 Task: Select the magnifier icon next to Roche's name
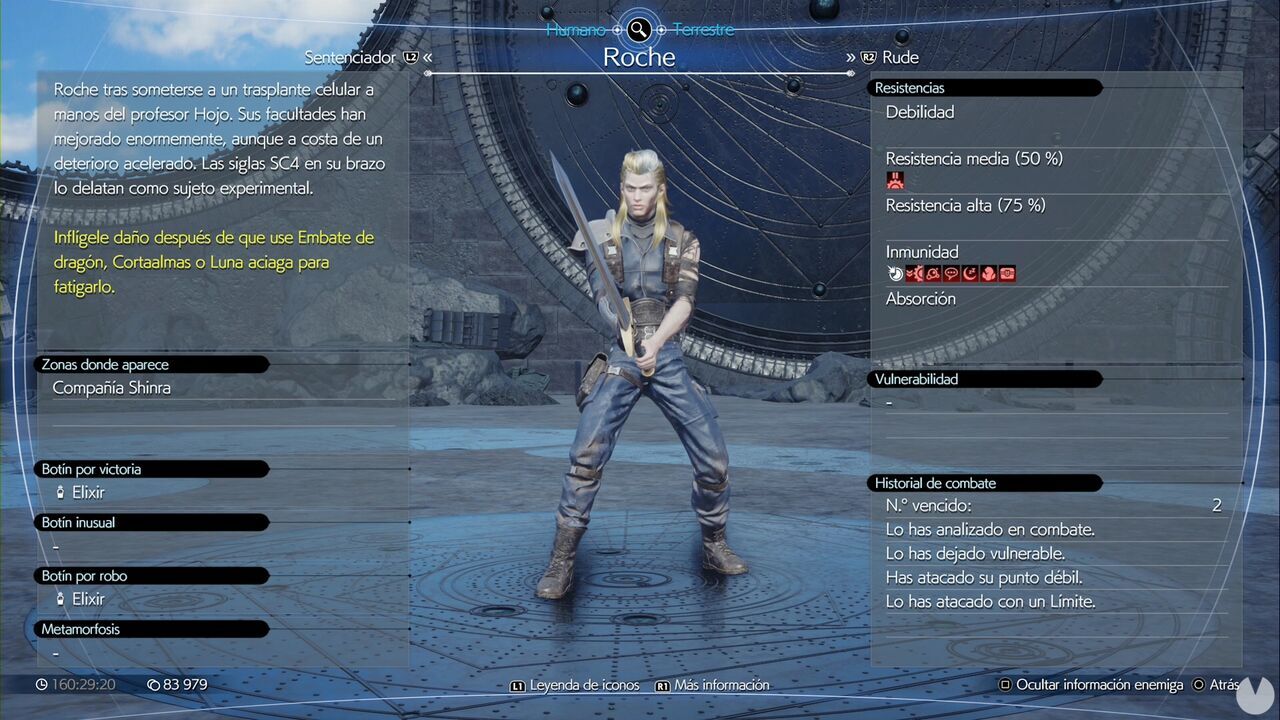[x=637, y=29]
